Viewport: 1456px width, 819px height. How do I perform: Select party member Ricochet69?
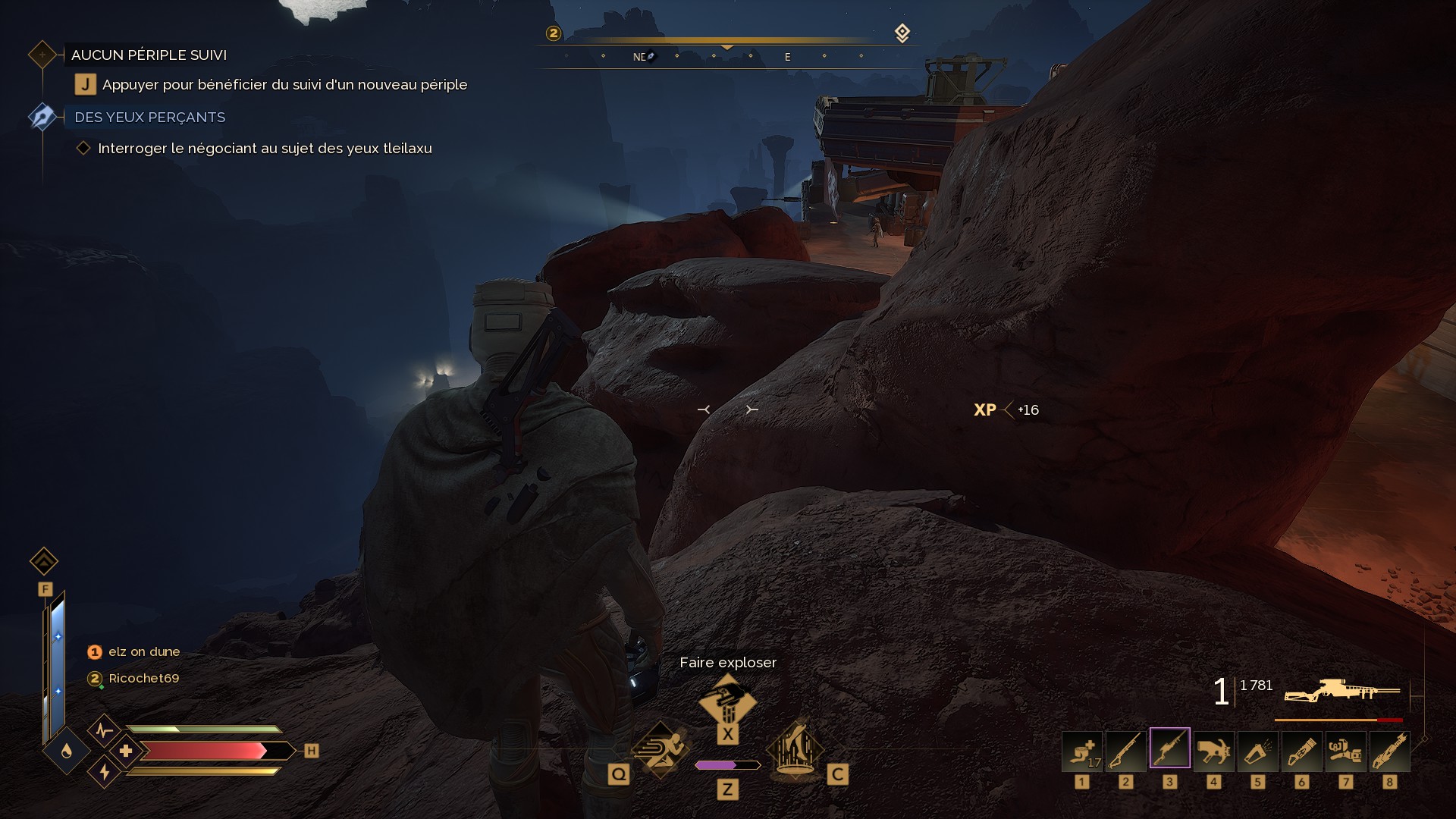[x=143, y=679]
